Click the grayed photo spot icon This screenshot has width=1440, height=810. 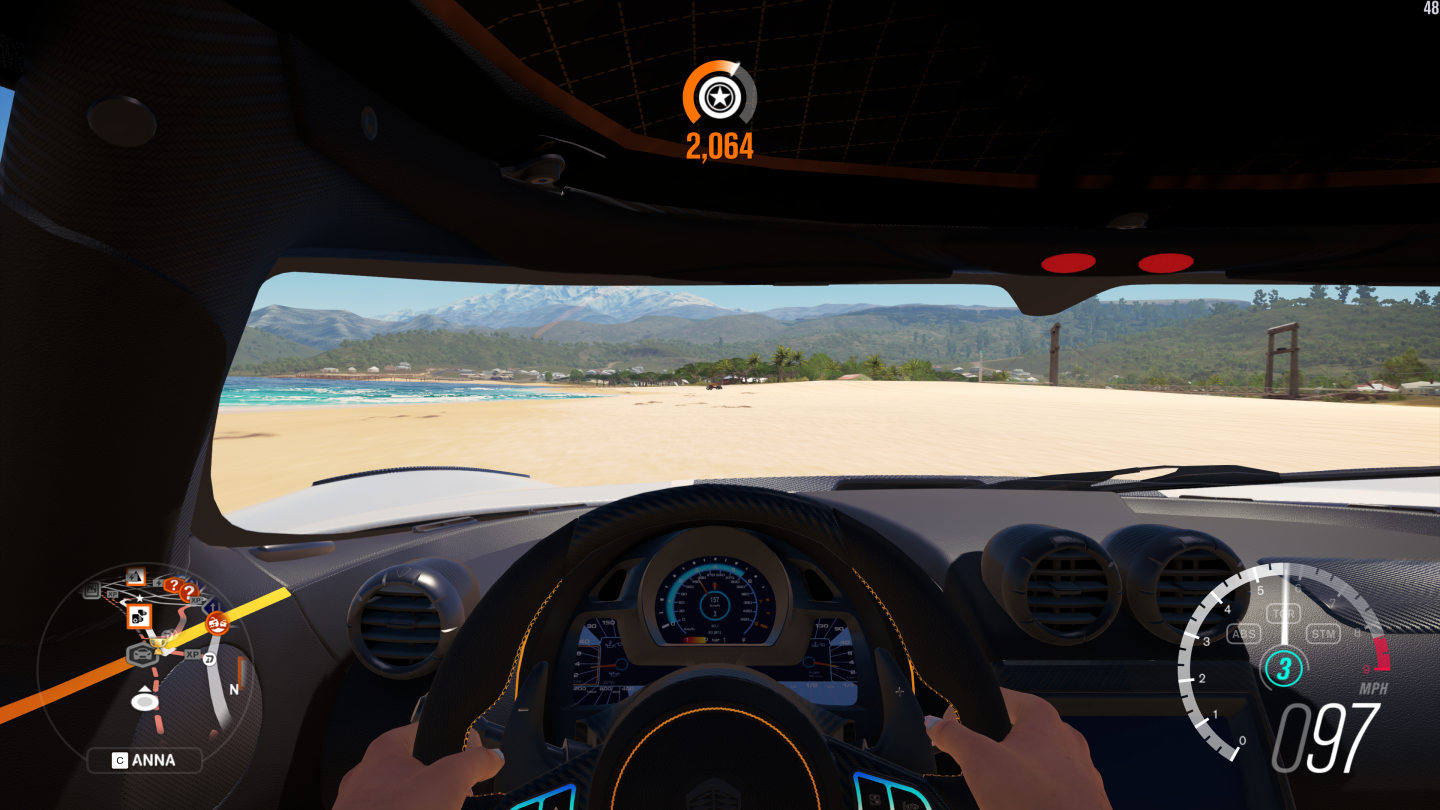tap(90, 591)
